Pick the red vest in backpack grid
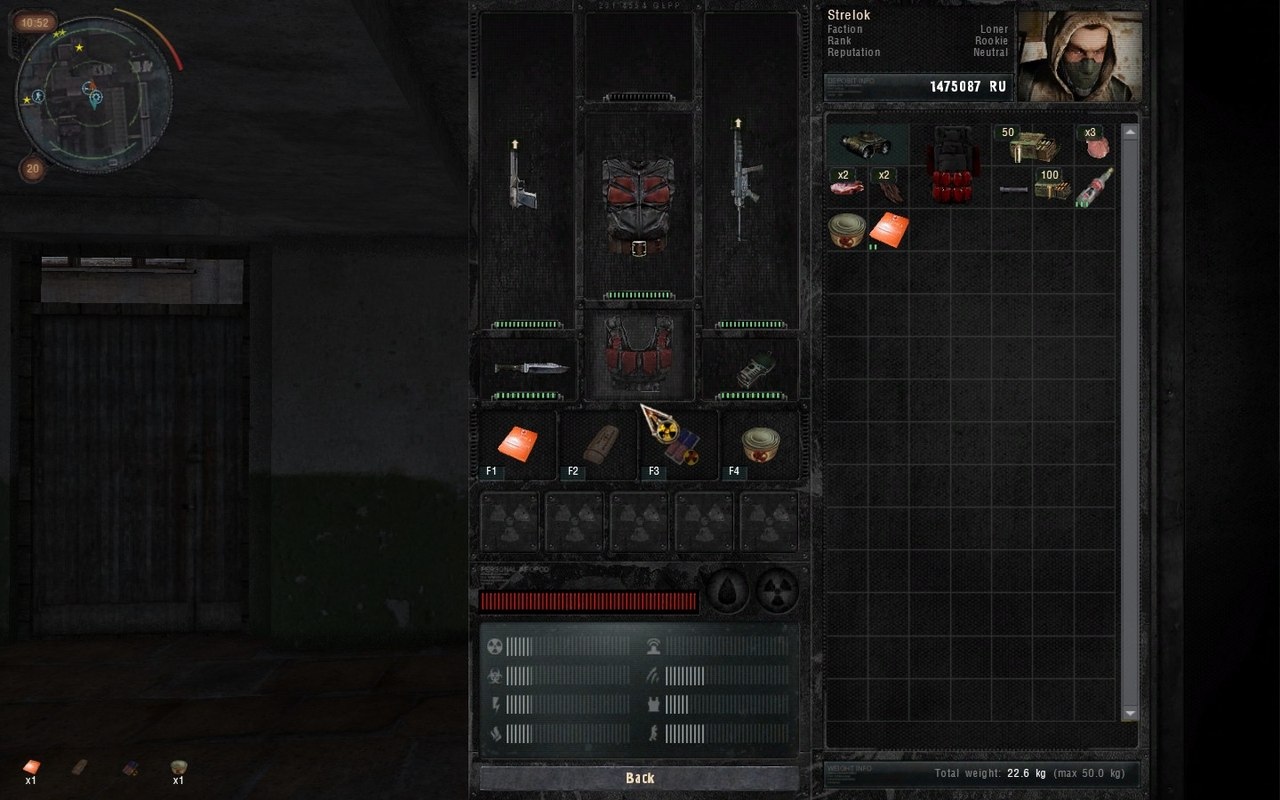The width and height of the screenshot is (1280, 800). point(950,166)
